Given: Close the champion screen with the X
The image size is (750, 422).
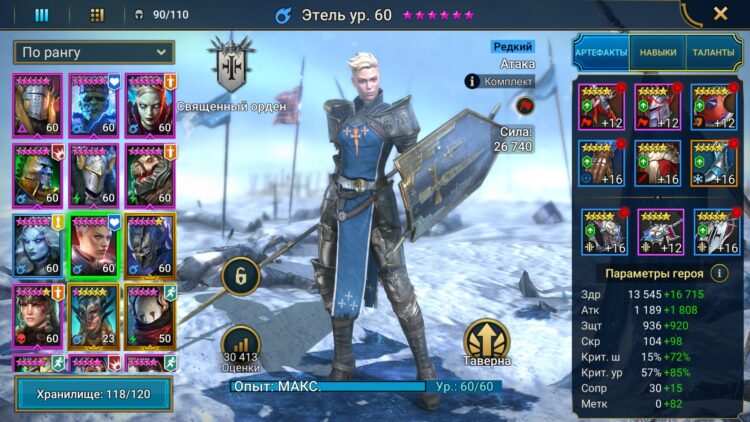Looking at the screenshot, I should pos(720,14).
